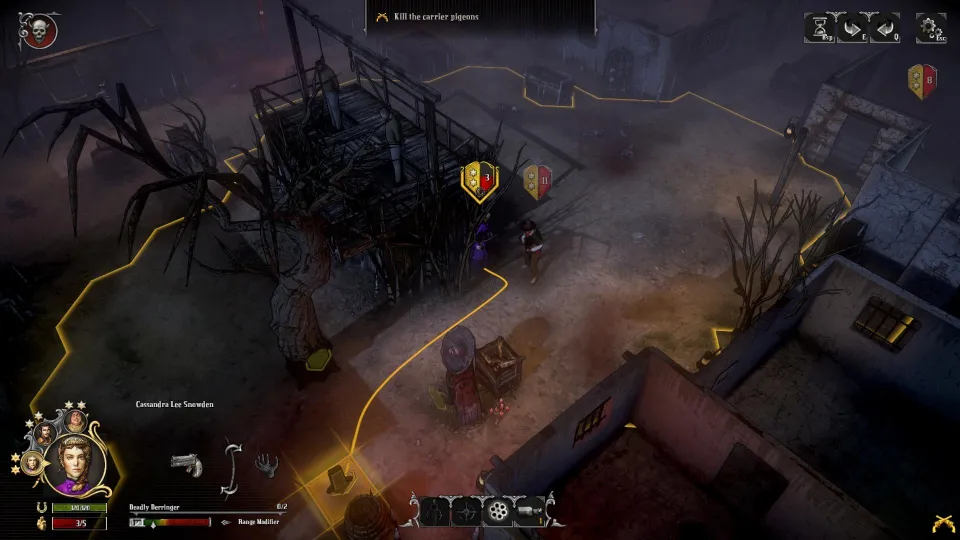Viewport: 960px width, 540px height.
Task: Click the shield badge showing 8
Action: tap(921, 81)
